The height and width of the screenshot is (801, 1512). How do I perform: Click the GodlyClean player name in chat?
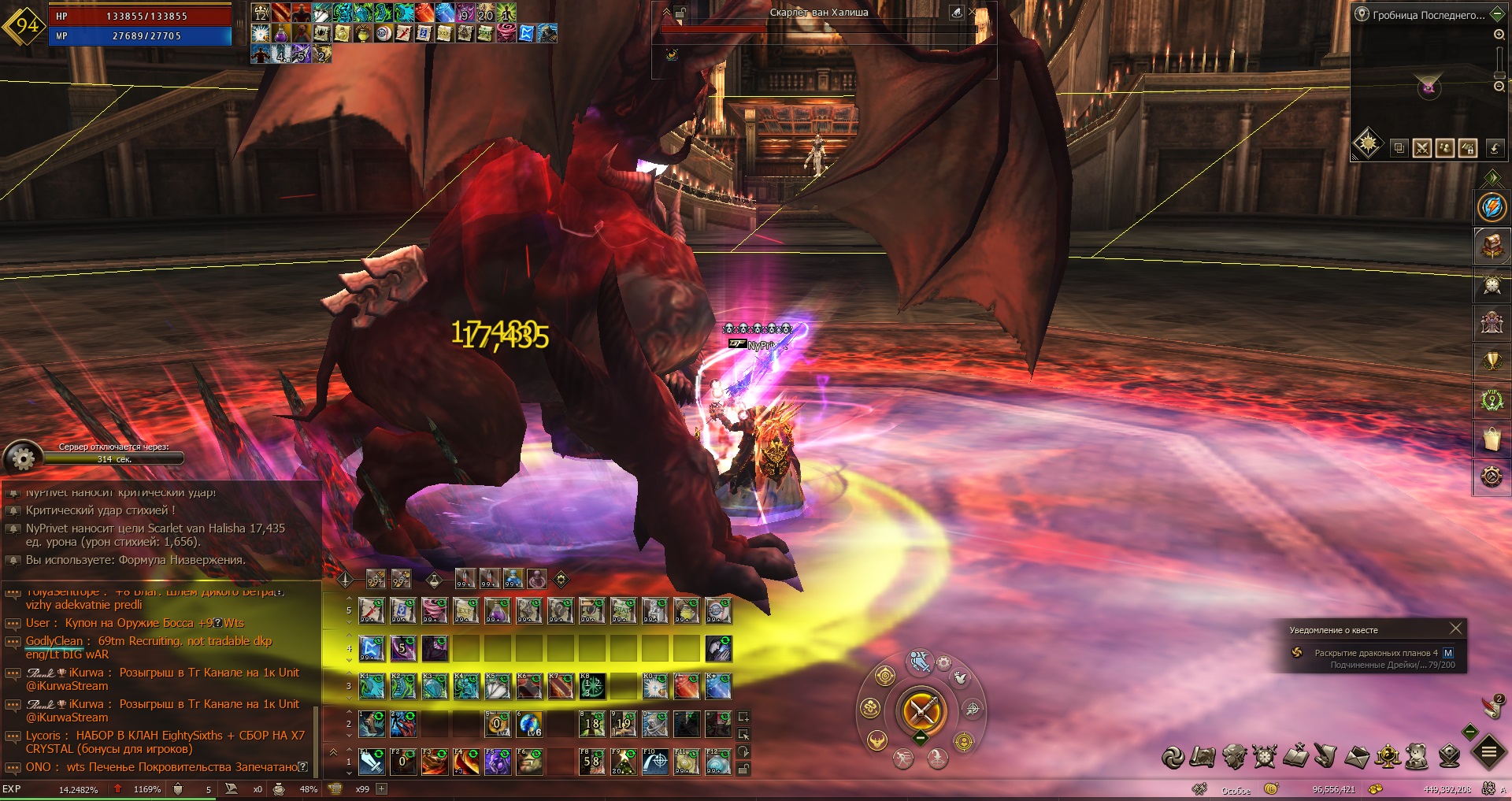tap(54, 641)
